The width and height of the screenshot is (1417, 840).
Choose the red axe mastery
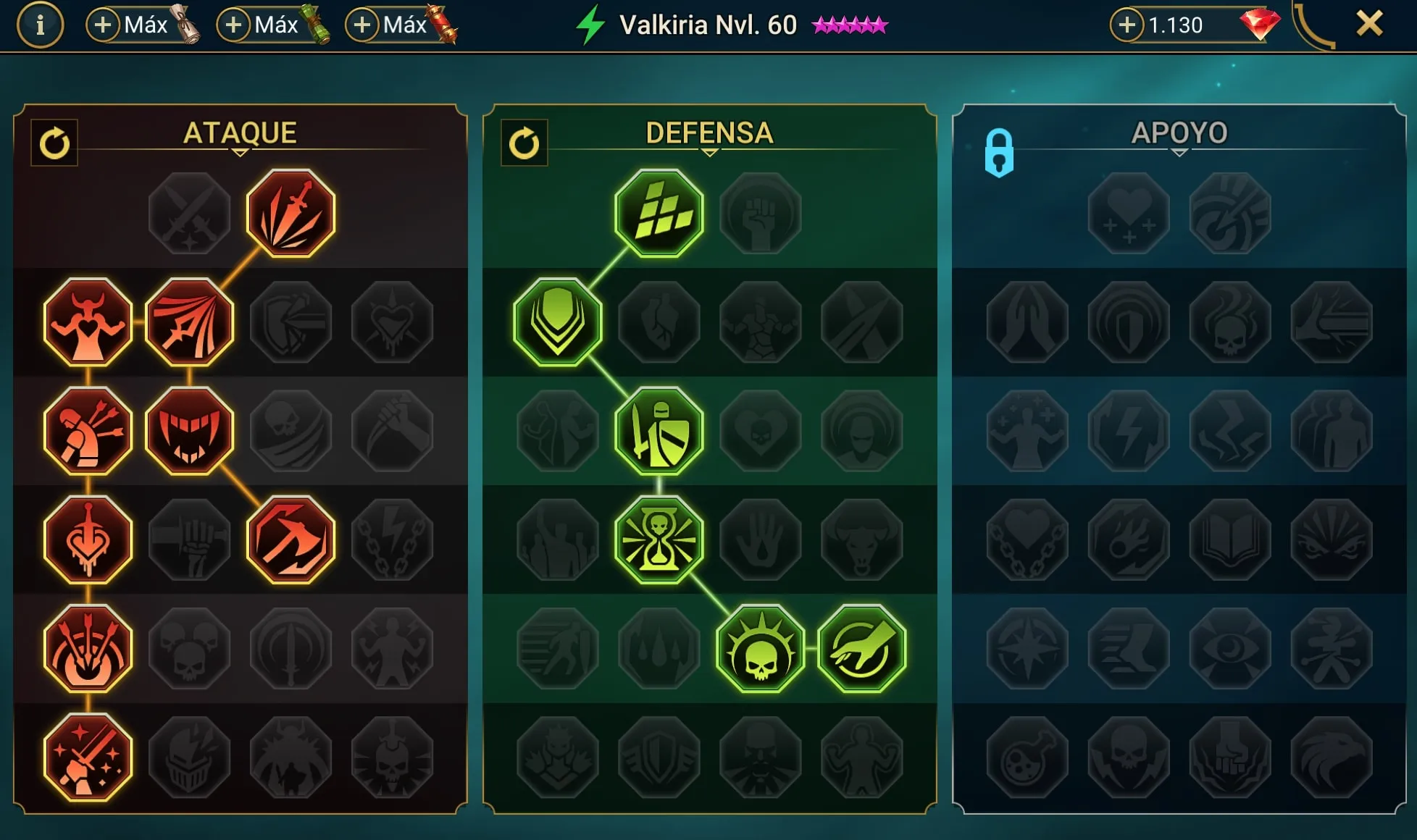click(x=290, y=539)
